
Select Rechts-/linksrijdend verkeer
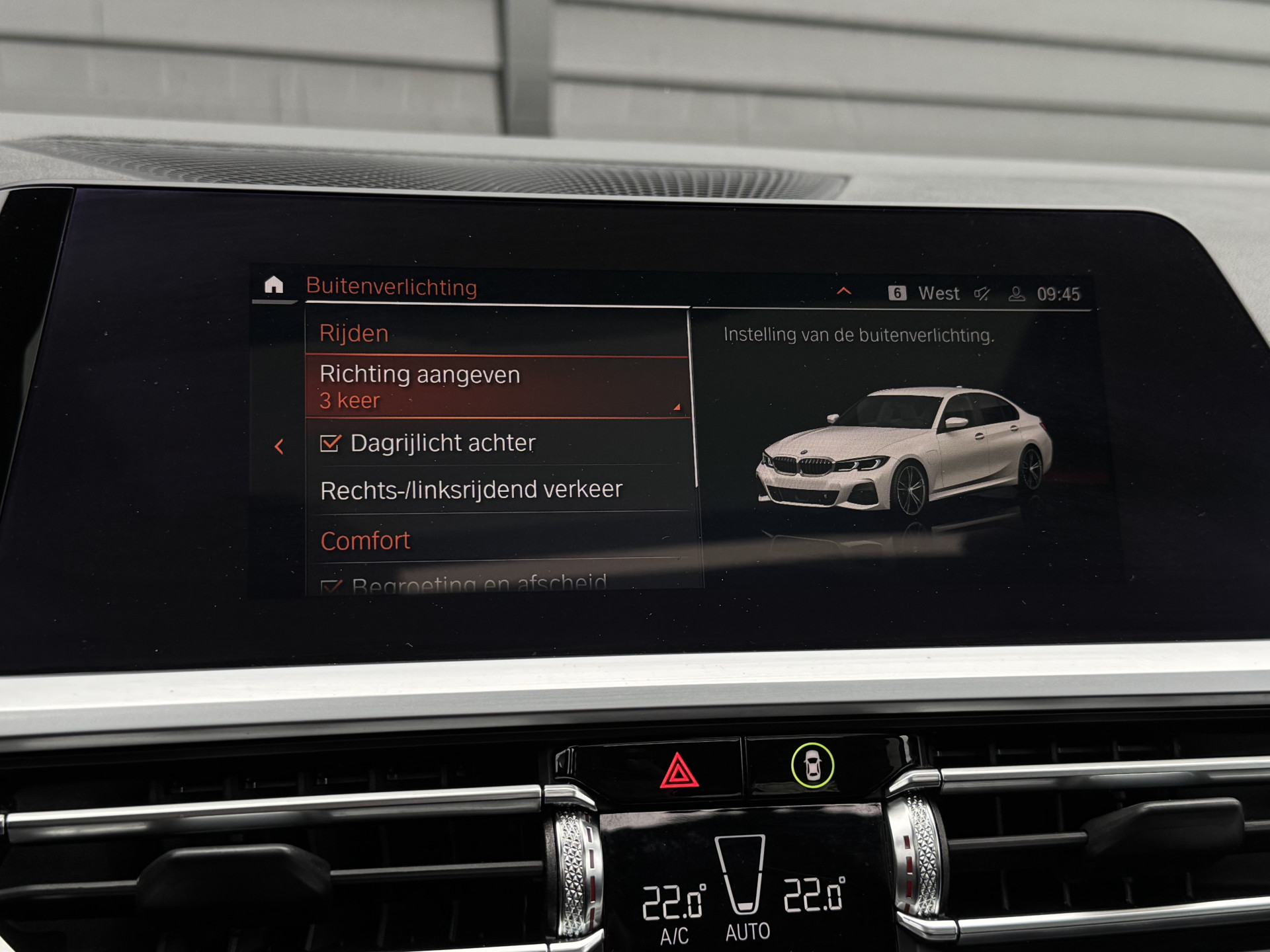pyautogui.click(x=471, y=489)
